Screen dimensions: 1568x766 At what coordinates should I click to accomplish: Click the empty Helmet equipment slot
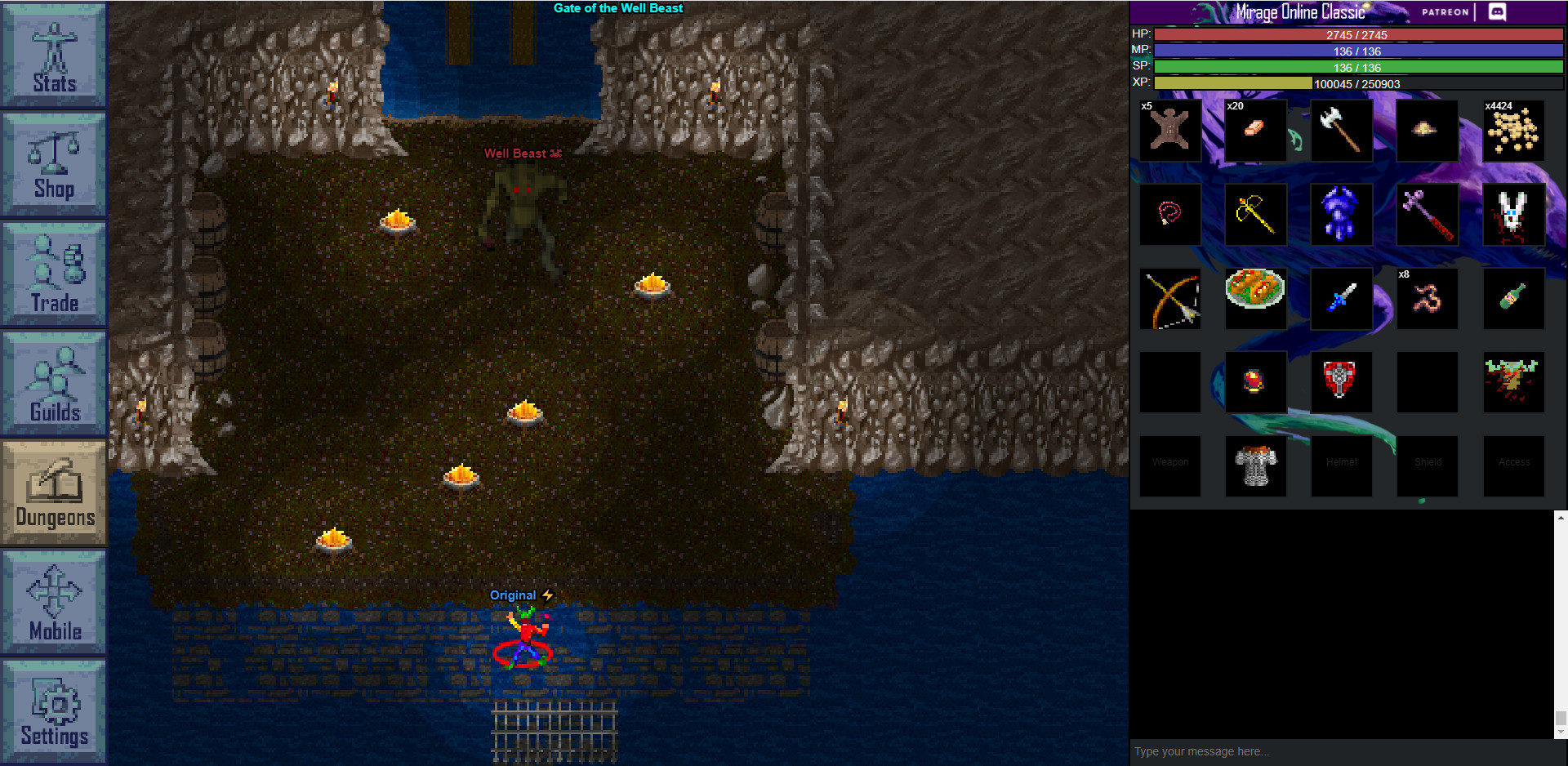click(x=1341, y=465)
